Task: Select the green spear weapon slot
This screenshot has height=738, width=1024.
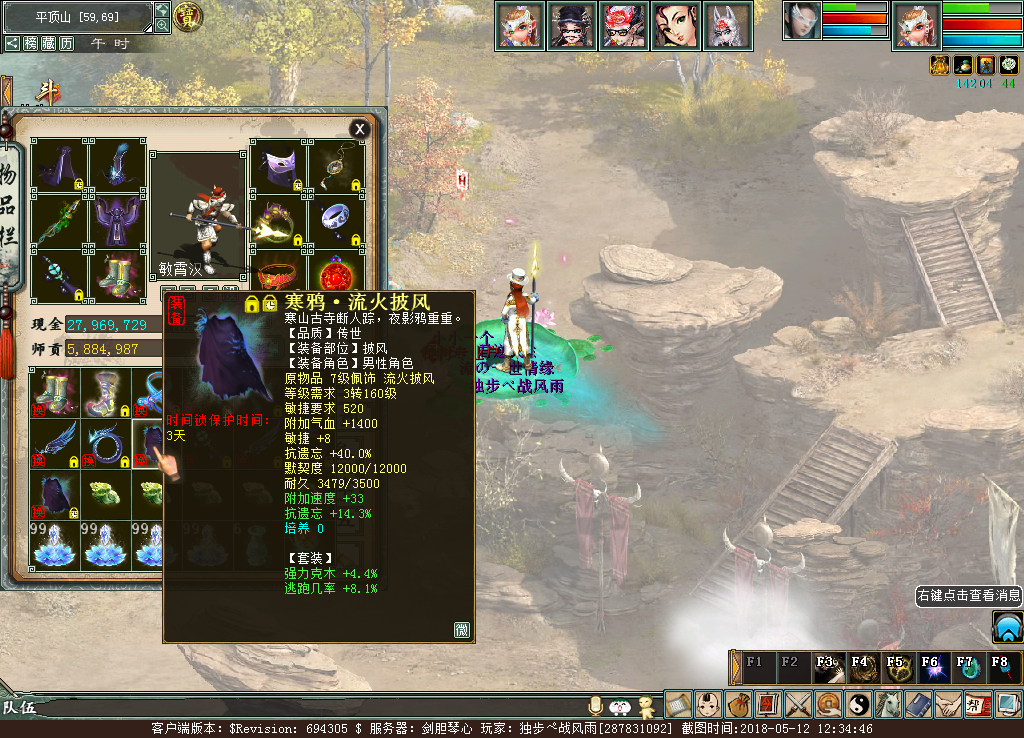Action: click(59, 220)
